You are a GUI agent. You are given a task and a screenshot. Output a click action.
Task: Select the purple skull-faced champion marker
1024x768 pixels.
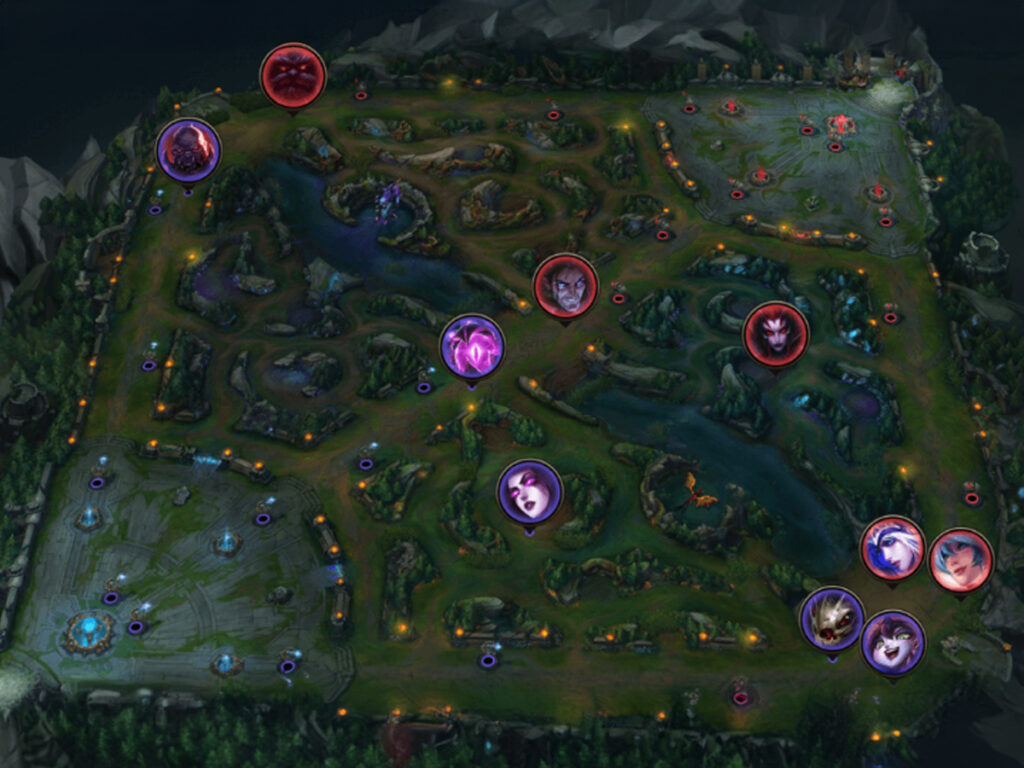click(x=832, y=619)
